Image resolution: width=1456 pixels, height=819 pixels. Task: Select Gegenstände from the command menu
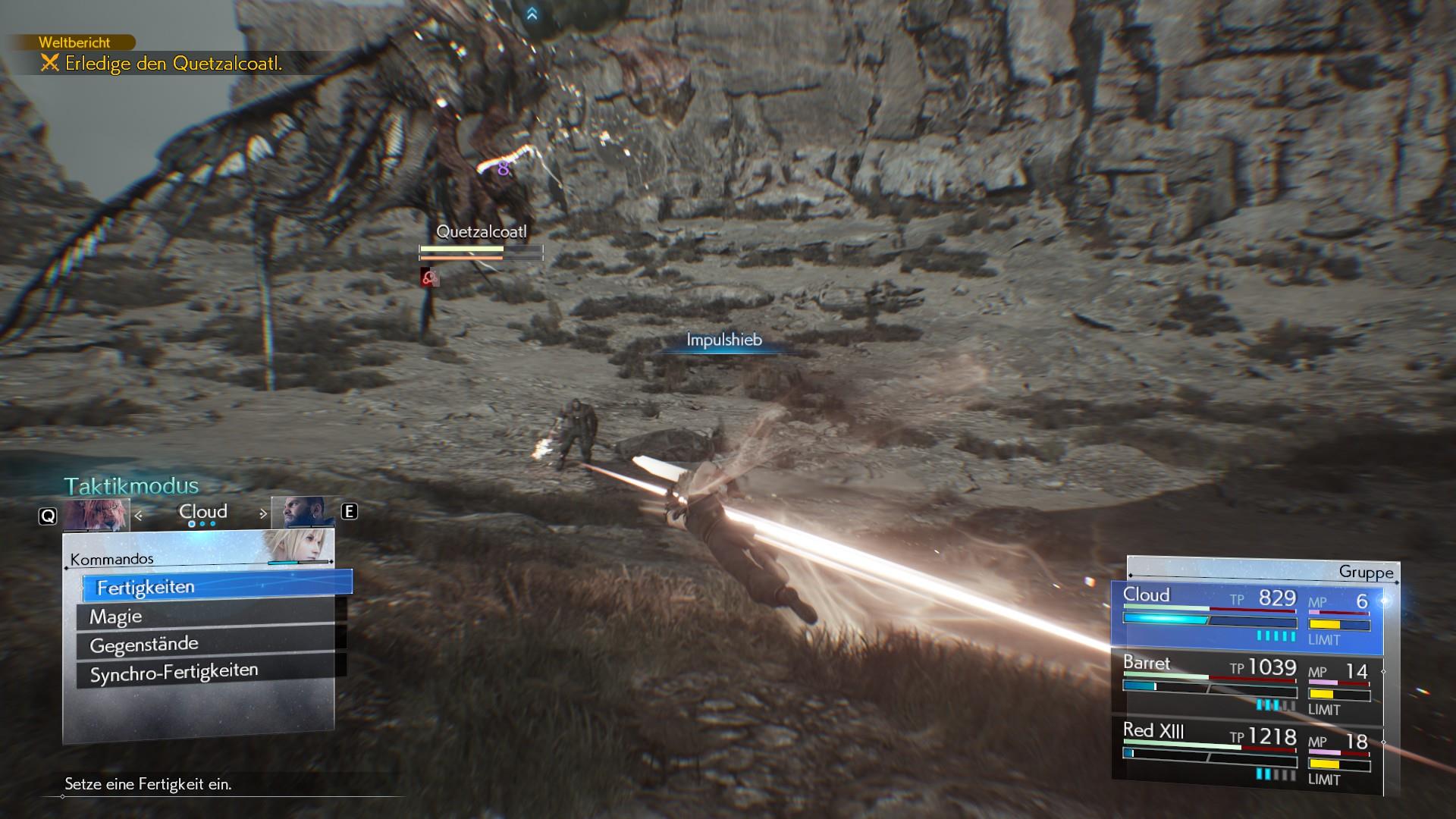205,645
